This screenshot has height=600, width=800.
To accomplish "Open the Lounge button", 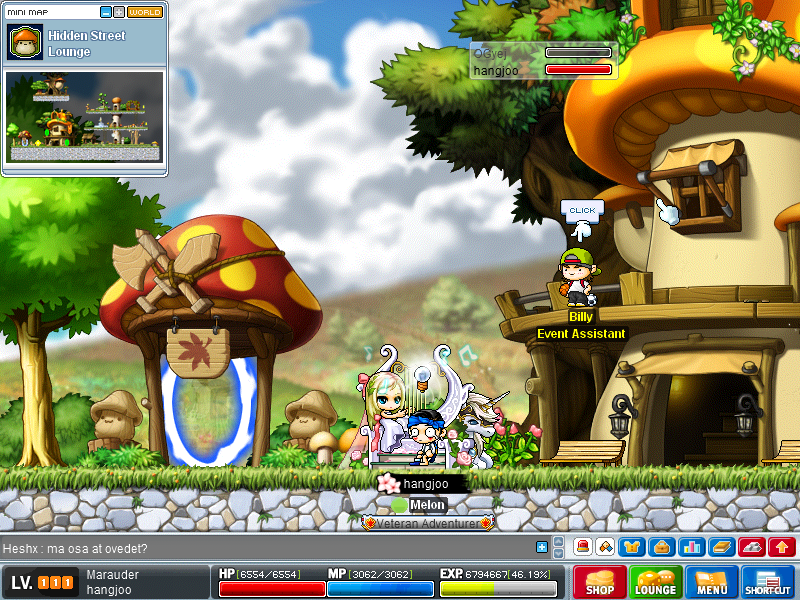I will click(656, 582).
